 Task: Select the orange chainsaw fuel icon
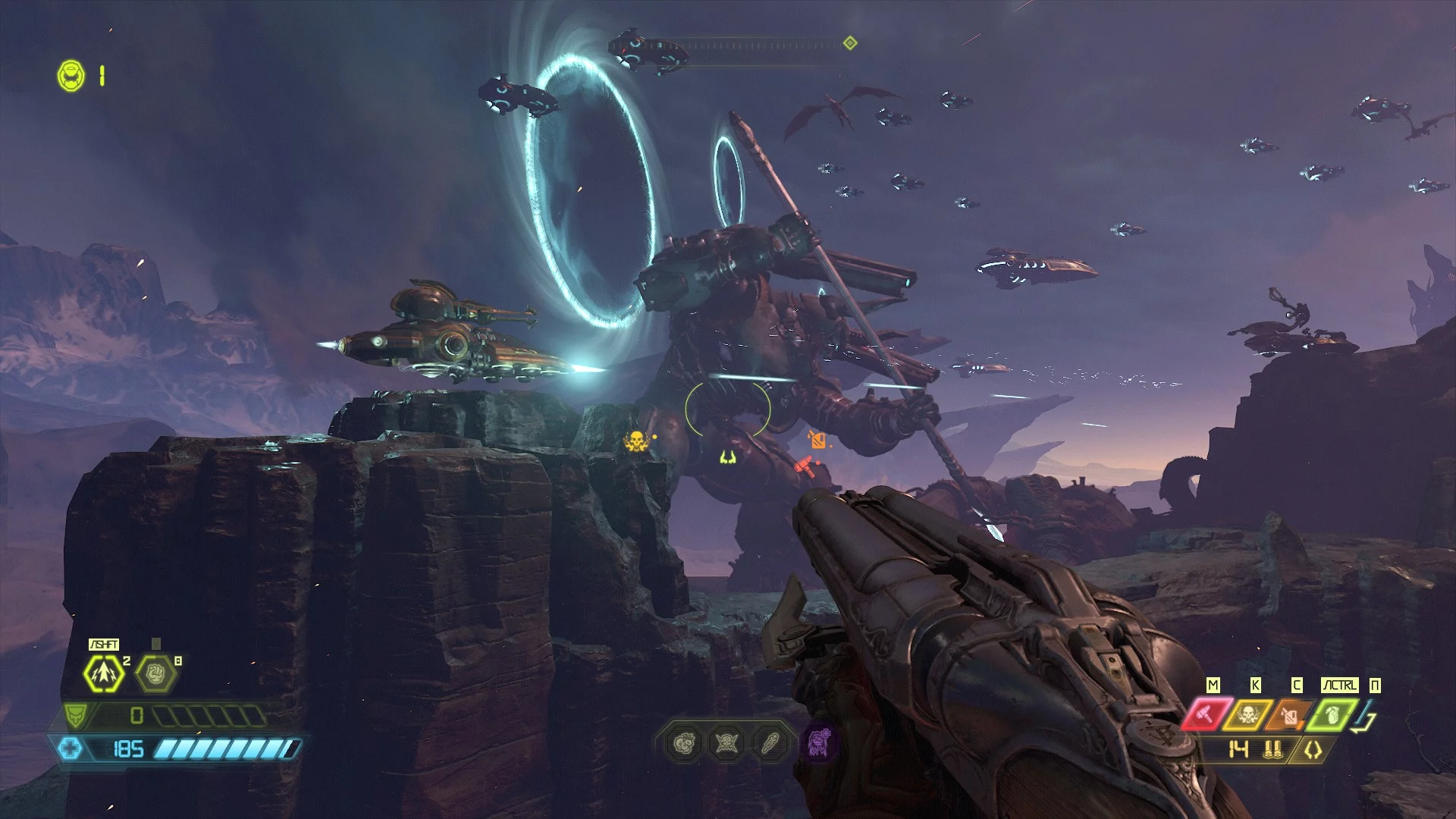[x=1289, y=714]
